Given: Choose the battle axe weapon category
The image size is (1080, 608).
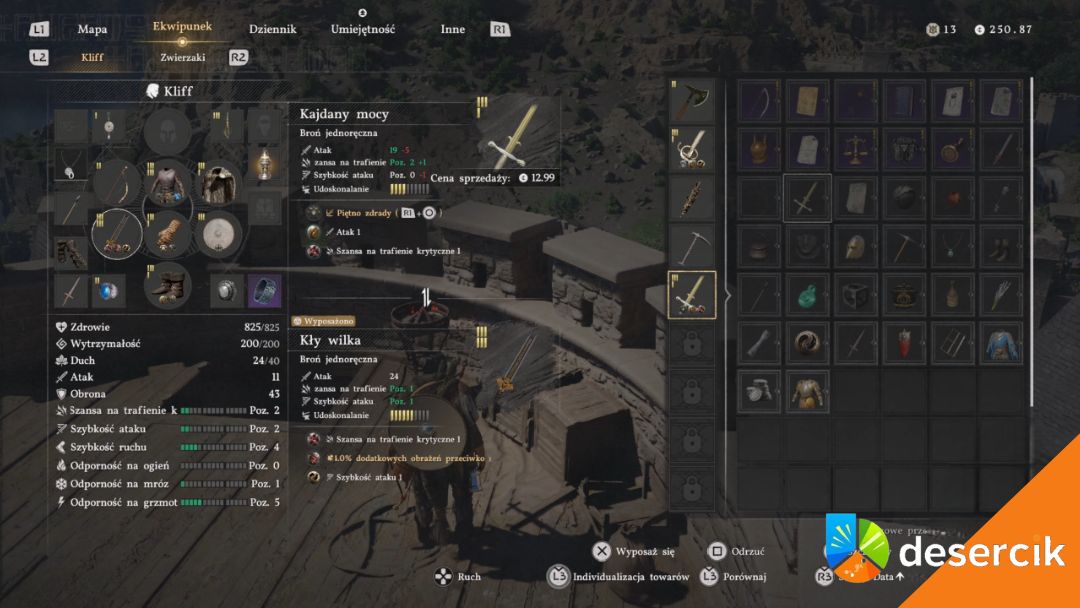Looking at the screenshot, I should coord(692,101).
